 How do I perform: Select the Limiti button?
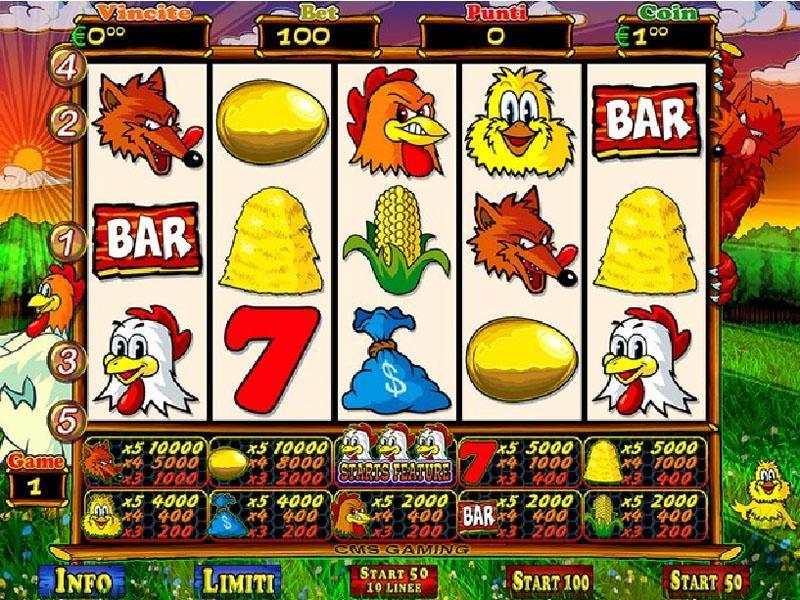pyautogui.click(x=238, y=580)
